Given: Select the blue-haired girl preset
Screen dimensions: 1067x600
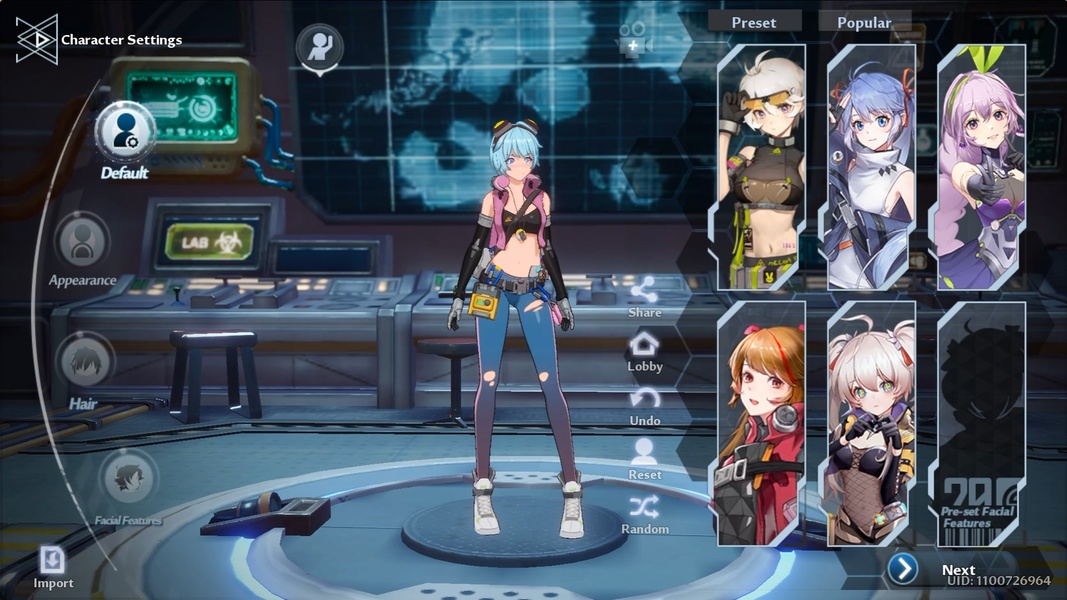Looking at the screenshot, I should pos(871,167).
